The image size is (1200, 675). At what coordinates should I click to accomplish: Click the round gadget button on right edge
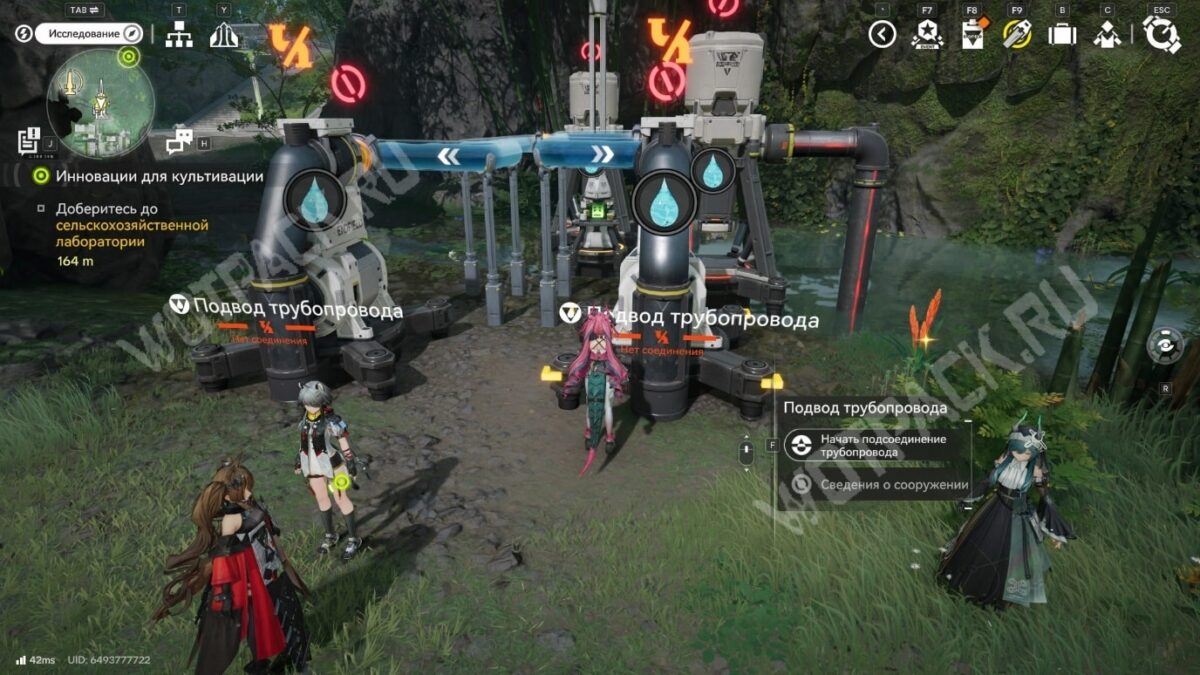(1164, 346)
